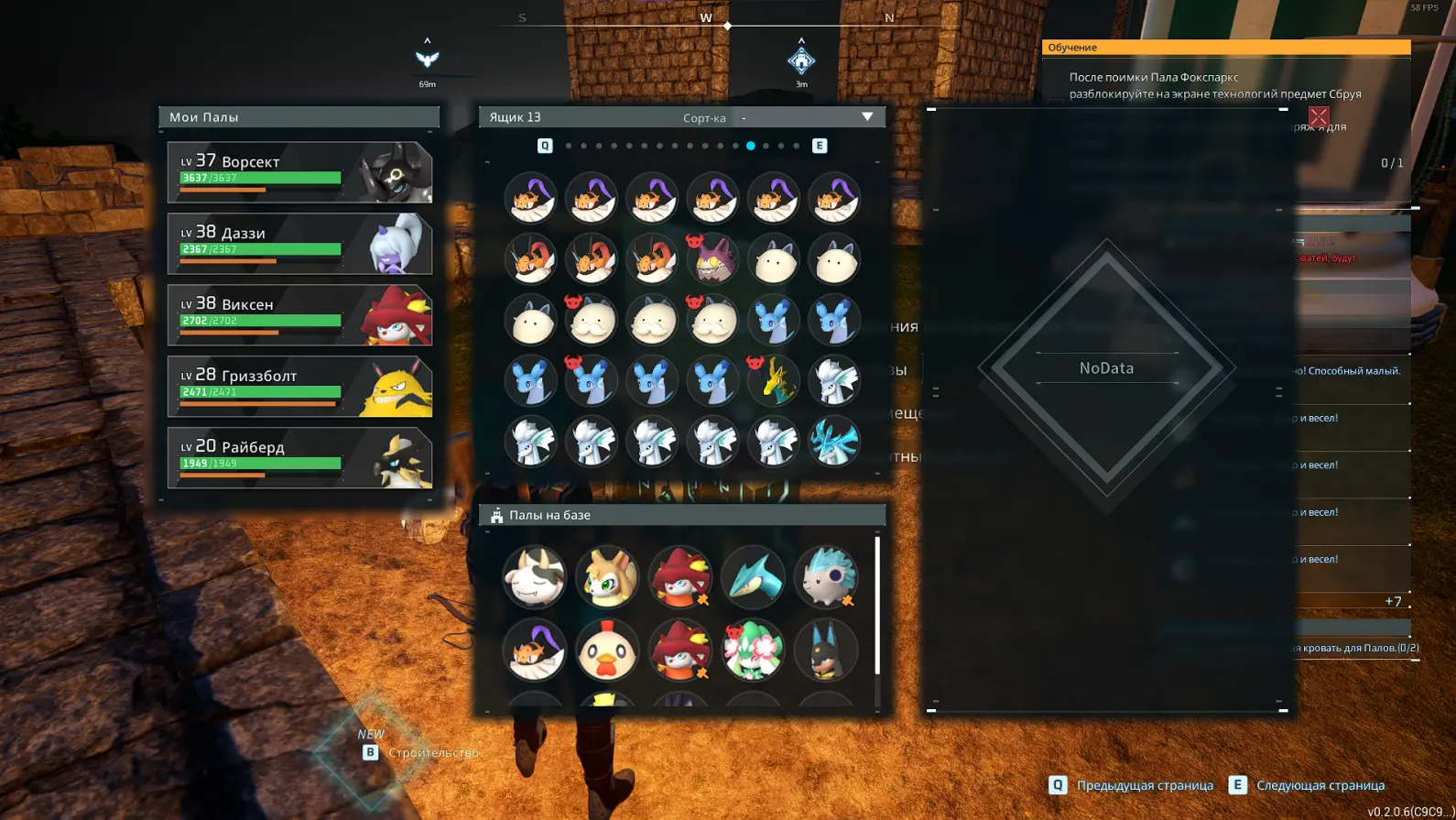Pick the cyan ice Pal in the box
This screenshot has height=820, width=1456.
[x=834, y=442]
